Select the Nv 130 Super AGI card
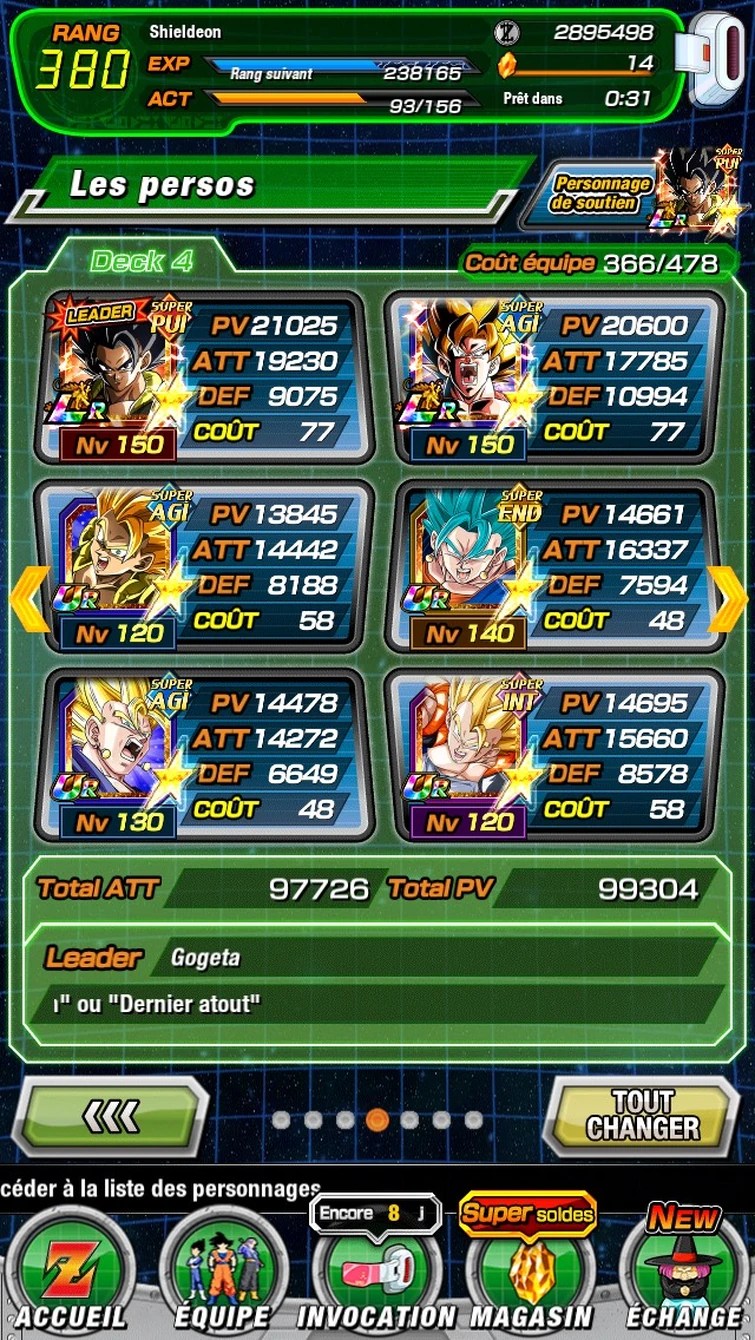755x1340 pixels. [x=204, y=756]
